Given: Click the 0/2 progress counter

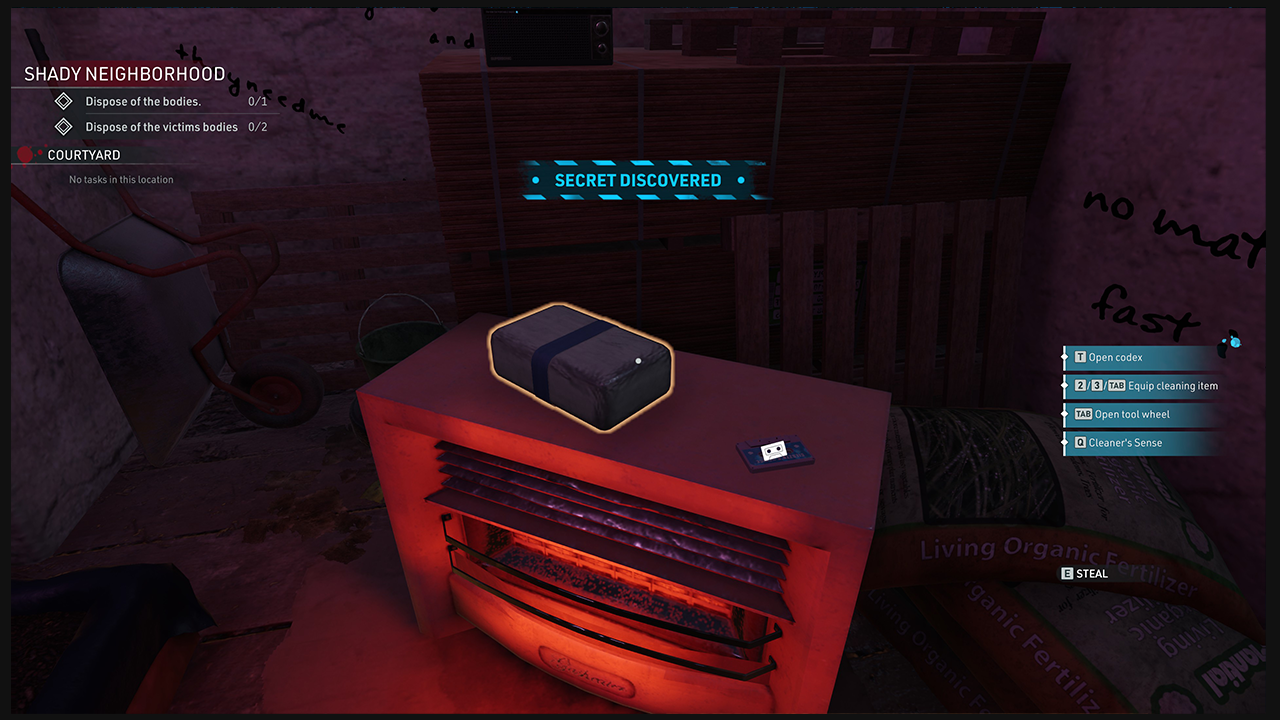Looking at the screenshot, I should point(257,126).
